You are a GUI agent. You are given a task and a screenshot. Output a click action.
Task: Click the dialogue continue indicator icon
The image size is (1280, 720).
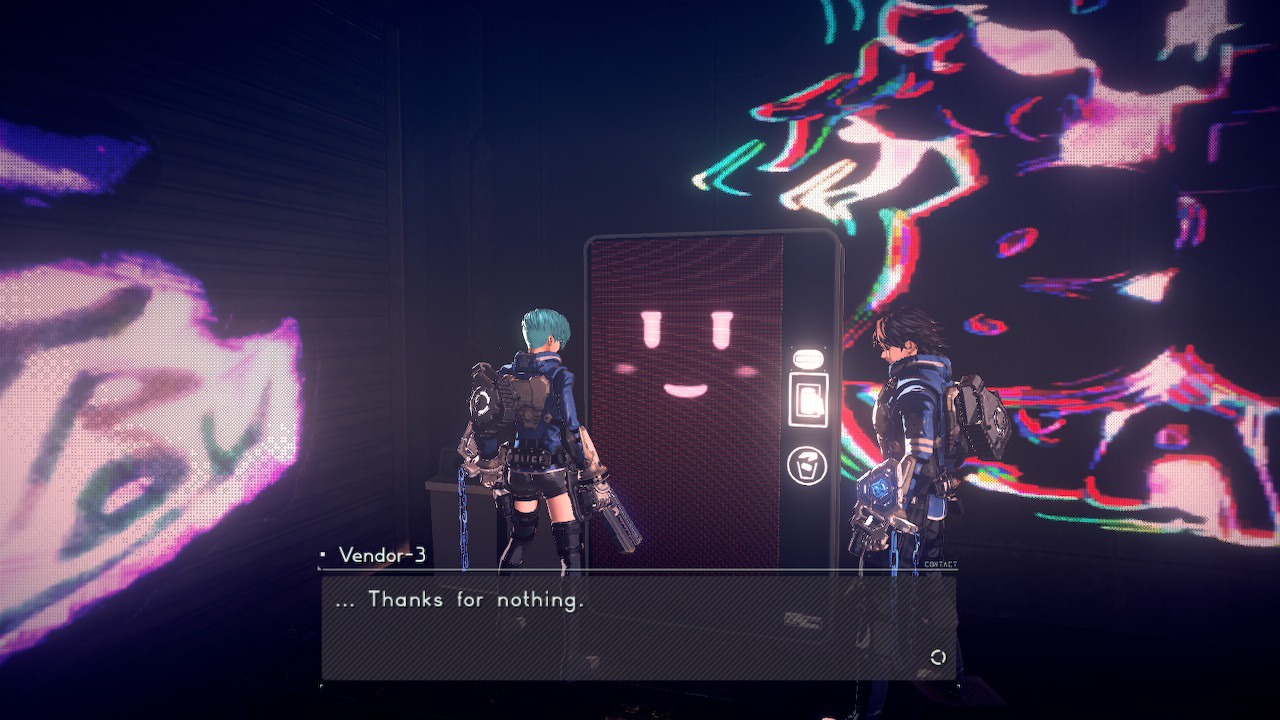coord(937,657)
